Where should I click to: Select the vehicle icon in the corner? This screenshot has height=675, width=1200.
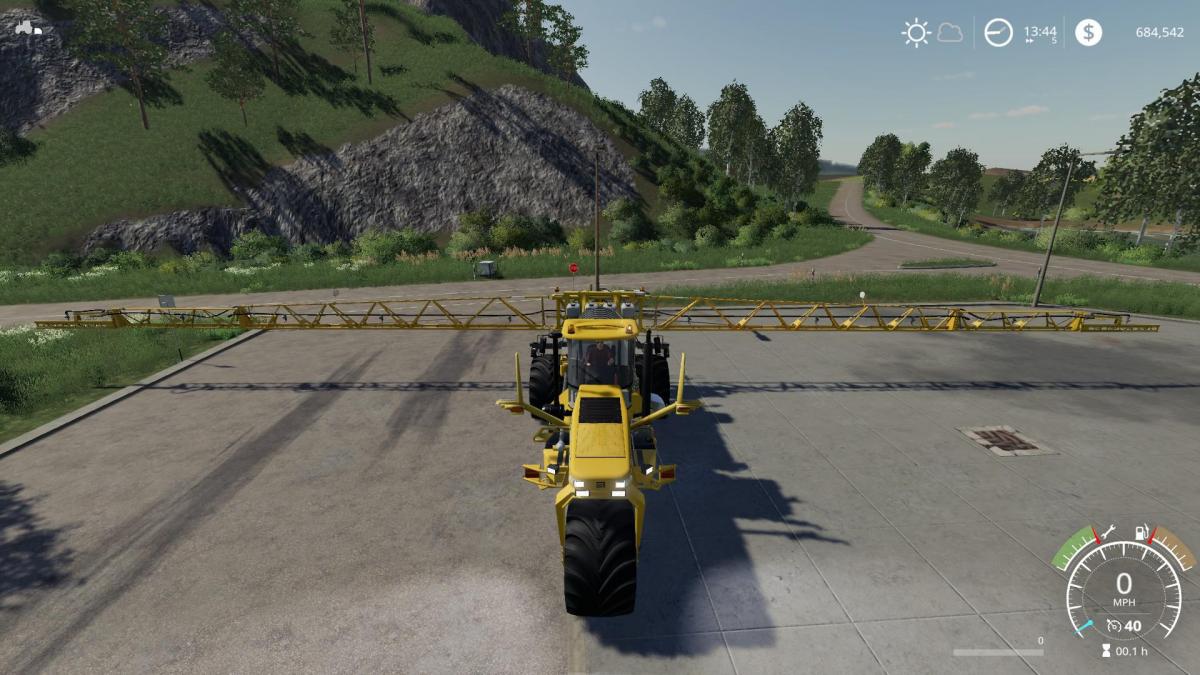28,28
